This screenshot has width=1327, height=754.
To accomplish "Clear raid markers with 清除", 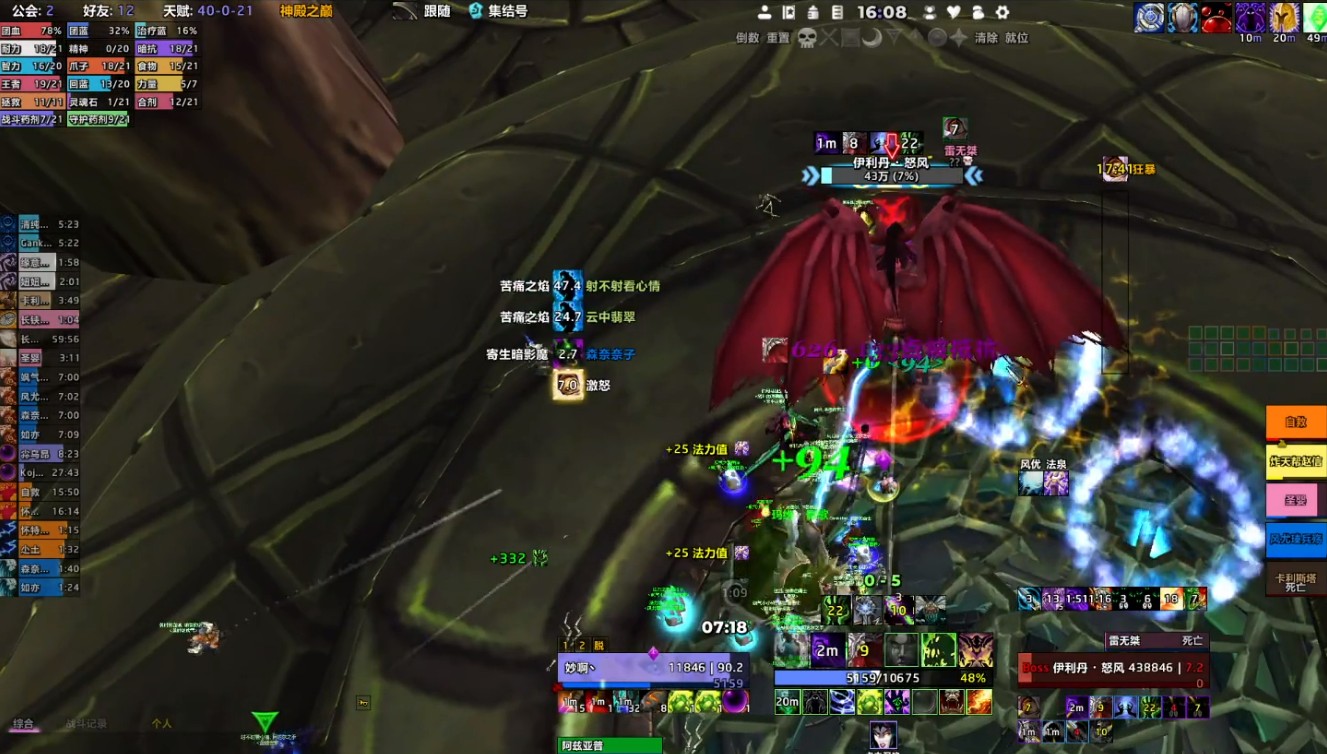I will click(986, 38).
